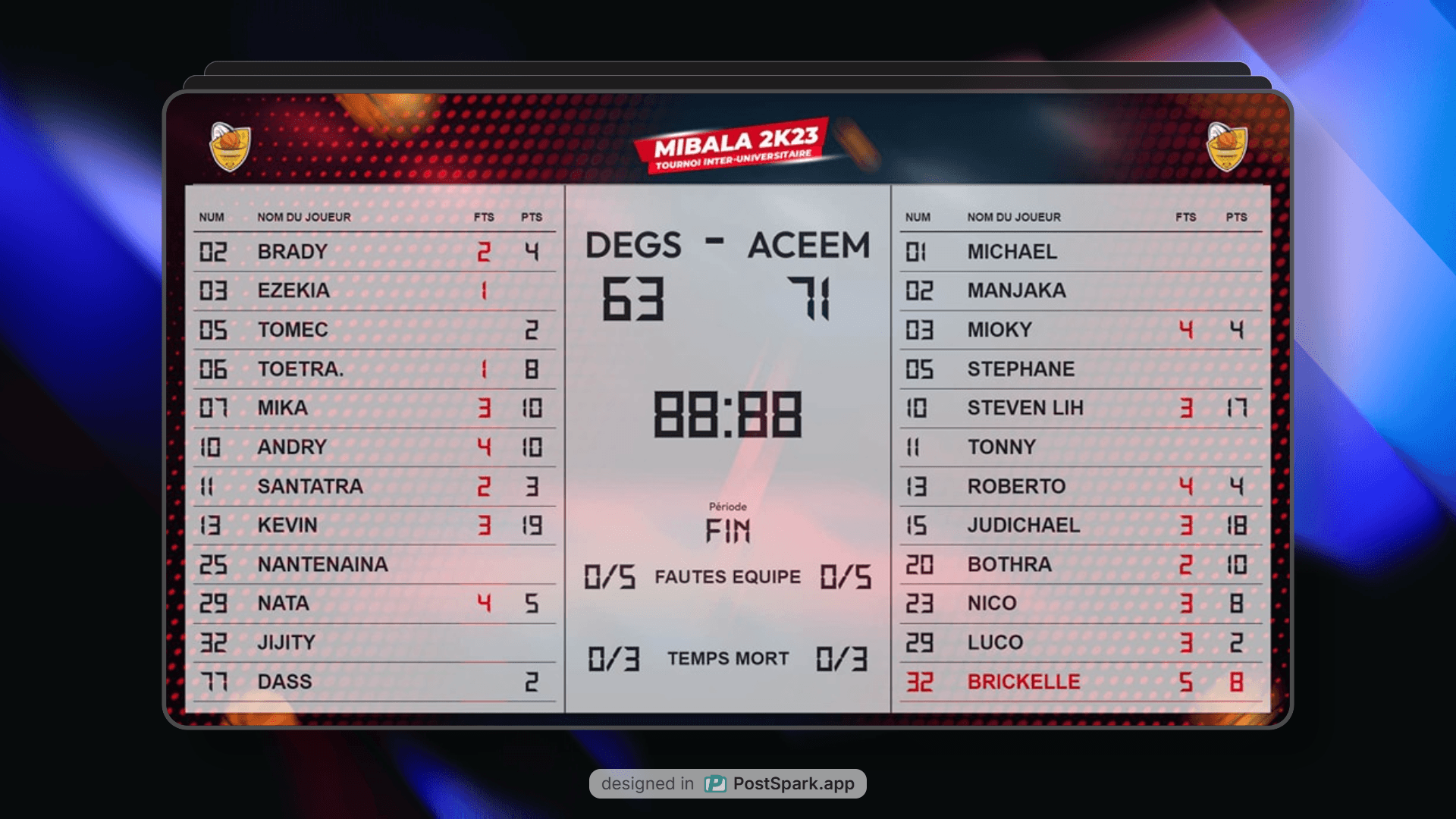The height and width of the screenshot is (819, 1456).
Task: Click the FIN period indicator
Action: 730,531
